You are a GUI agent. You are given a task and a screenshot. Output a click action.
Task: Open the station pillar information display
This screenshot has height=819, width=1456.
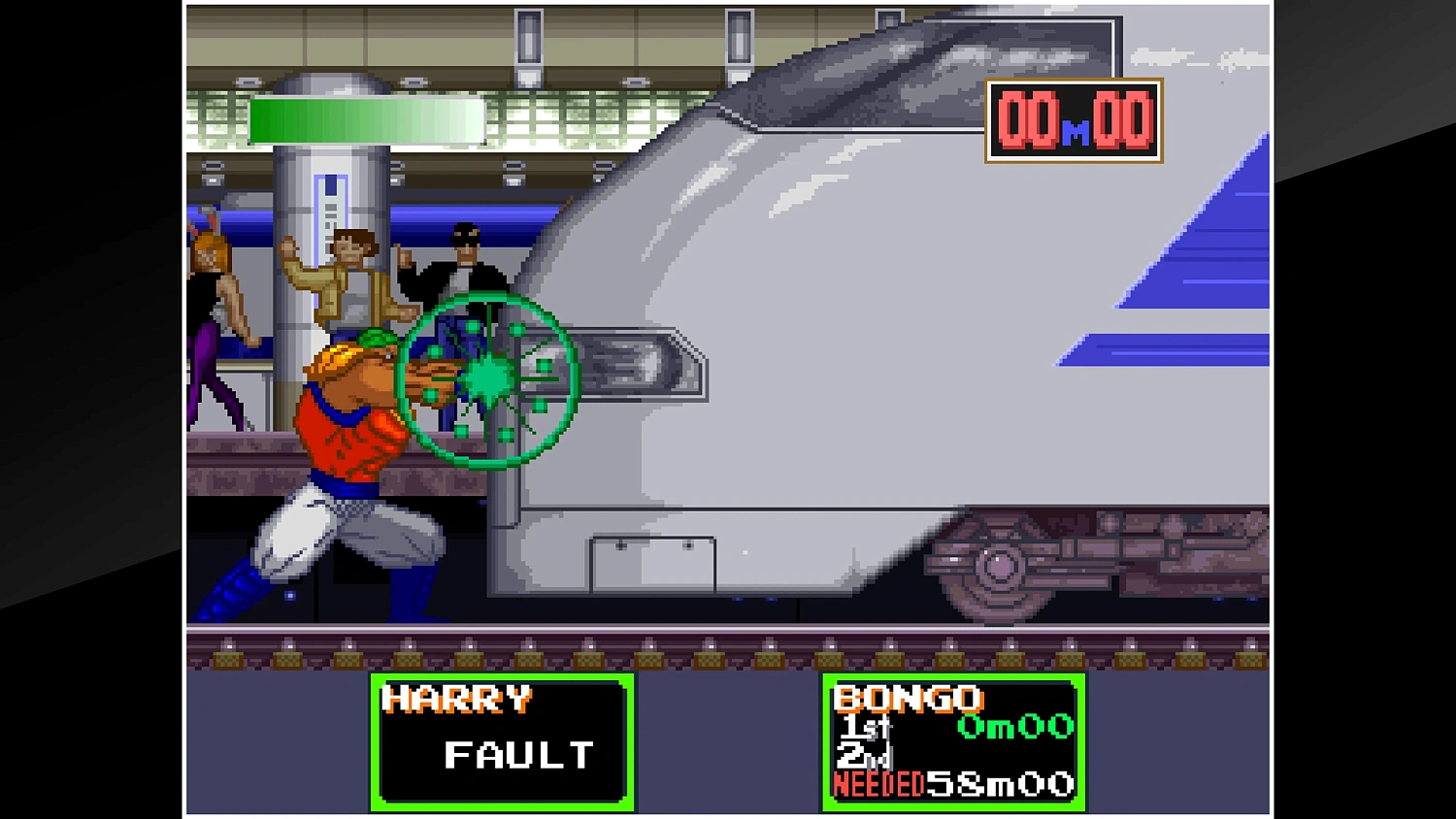tap(330, 194)
